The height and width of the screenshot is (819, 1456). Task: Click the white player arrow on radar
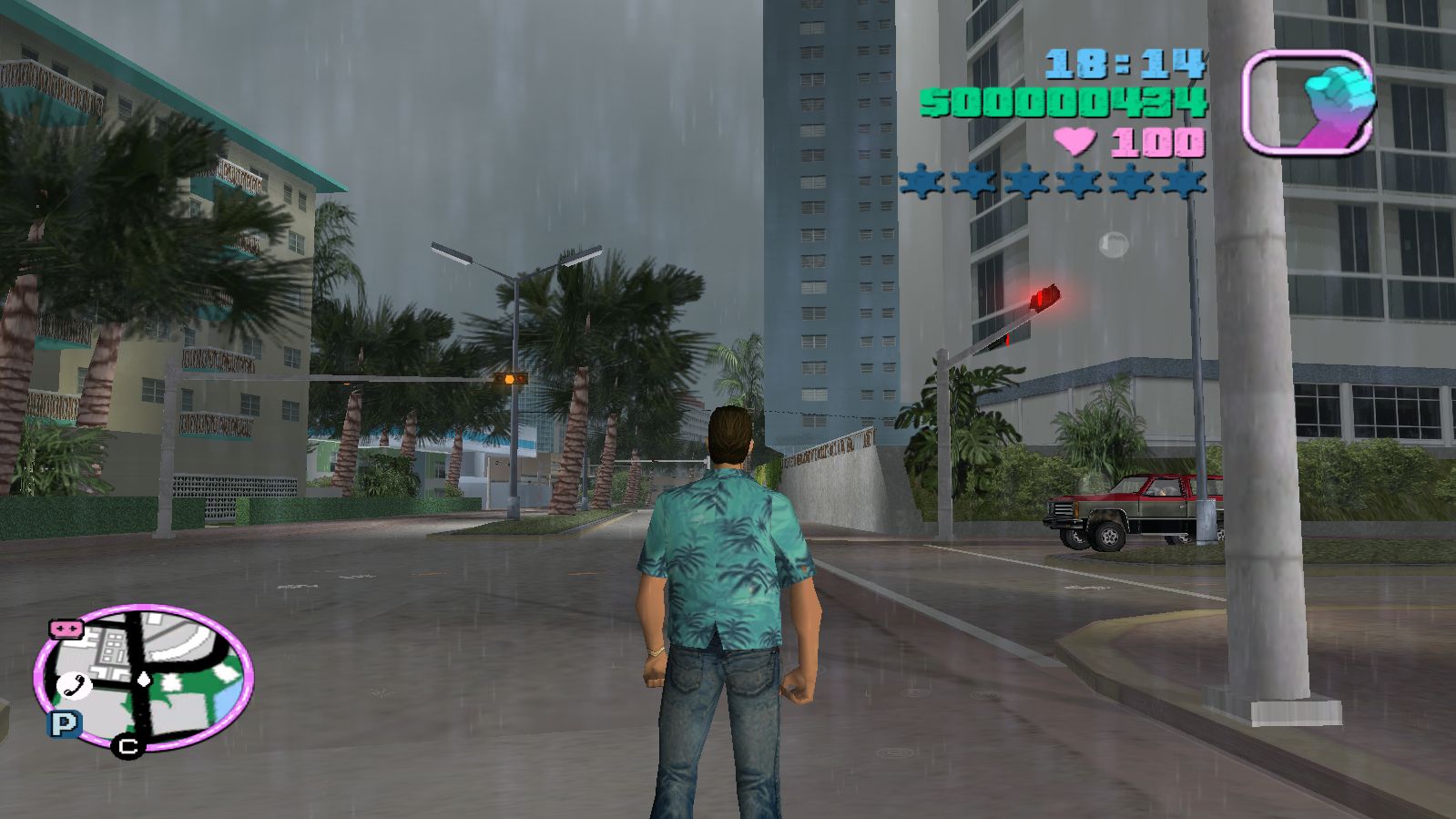tap(144, 680)
